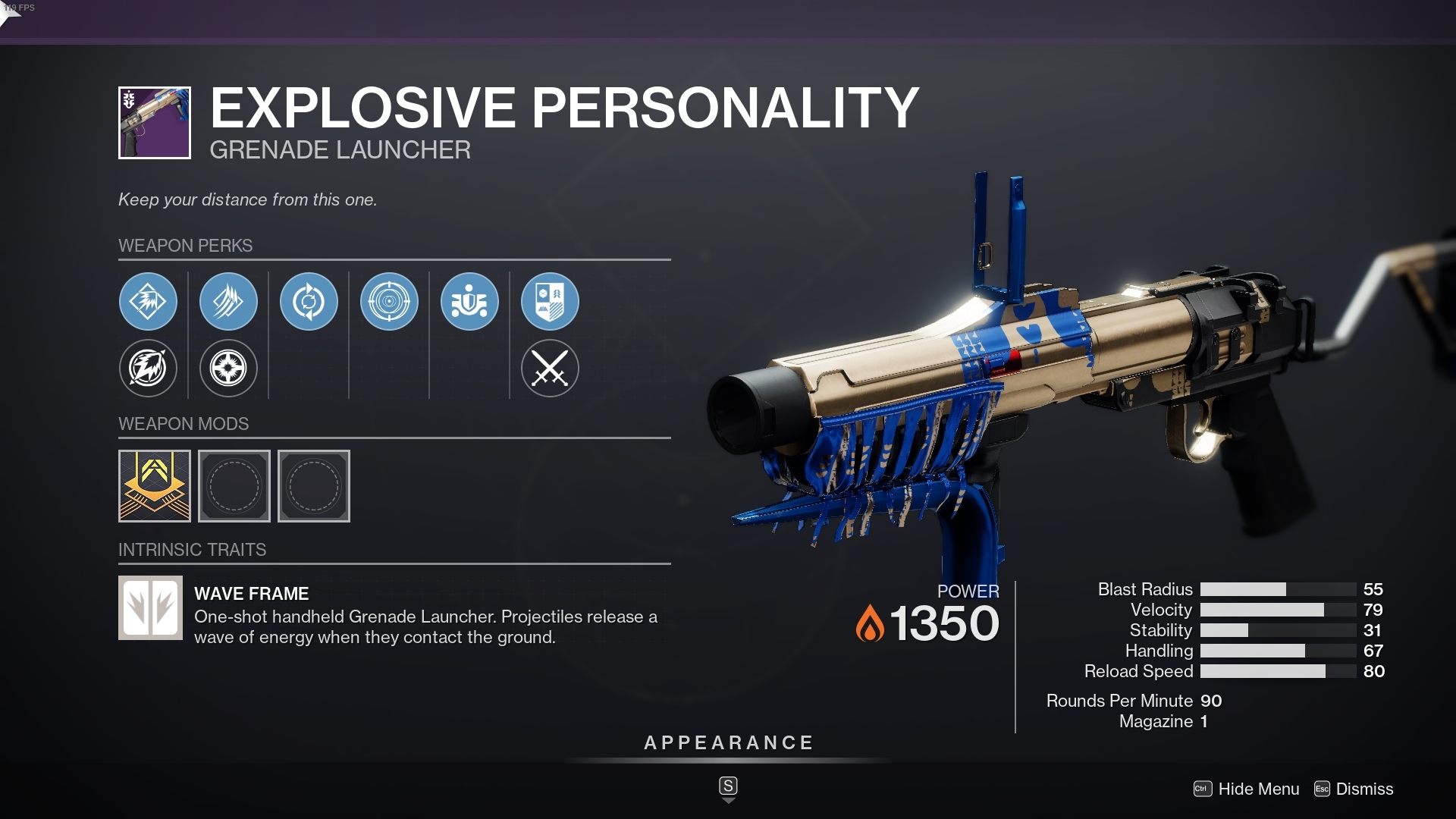
Task: Select the Explosive Personality weapon thumbnail icon
Action: [154, 122]
